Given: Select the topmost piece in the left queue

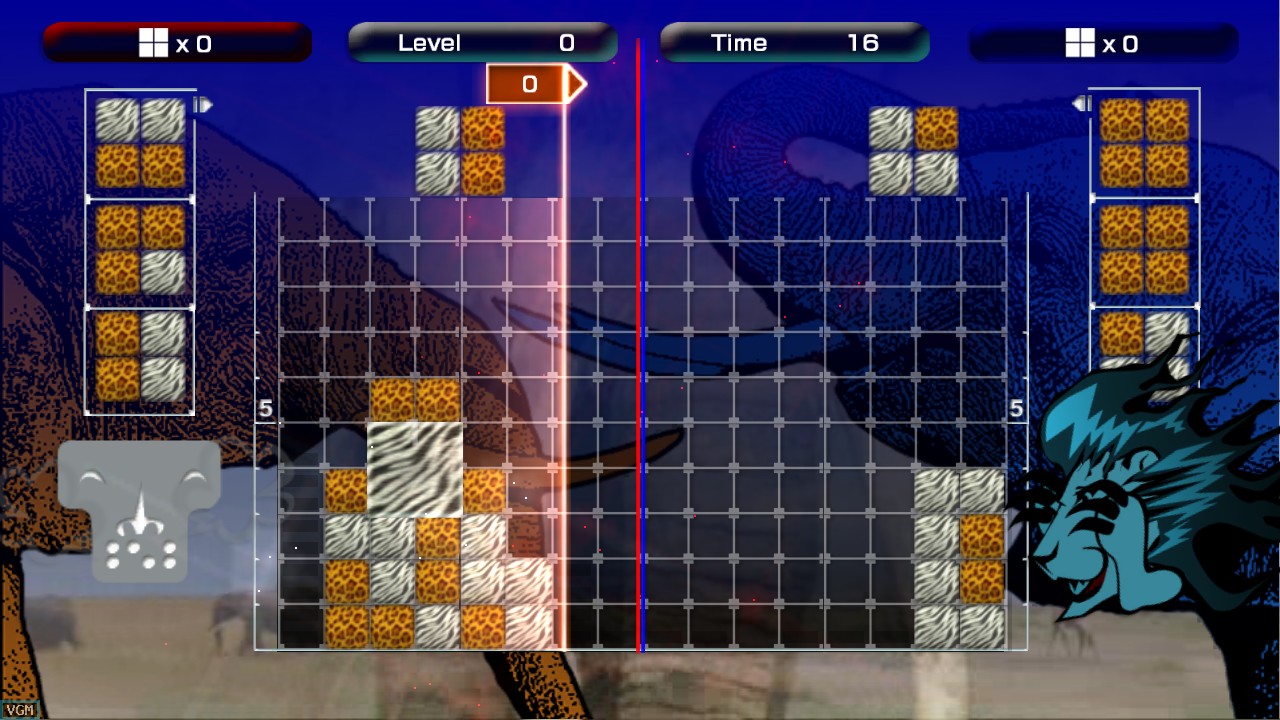Looking at the screenshot, I should 138,141.
